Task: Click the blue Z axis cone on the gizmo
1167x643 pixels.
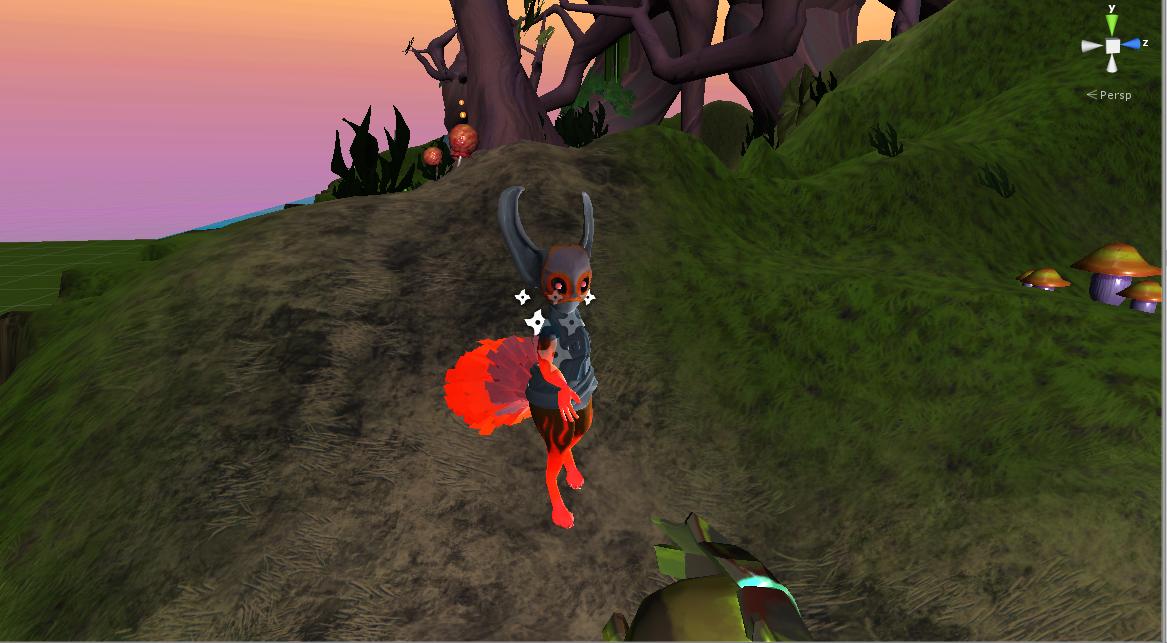Action: tap(1131, 44)
